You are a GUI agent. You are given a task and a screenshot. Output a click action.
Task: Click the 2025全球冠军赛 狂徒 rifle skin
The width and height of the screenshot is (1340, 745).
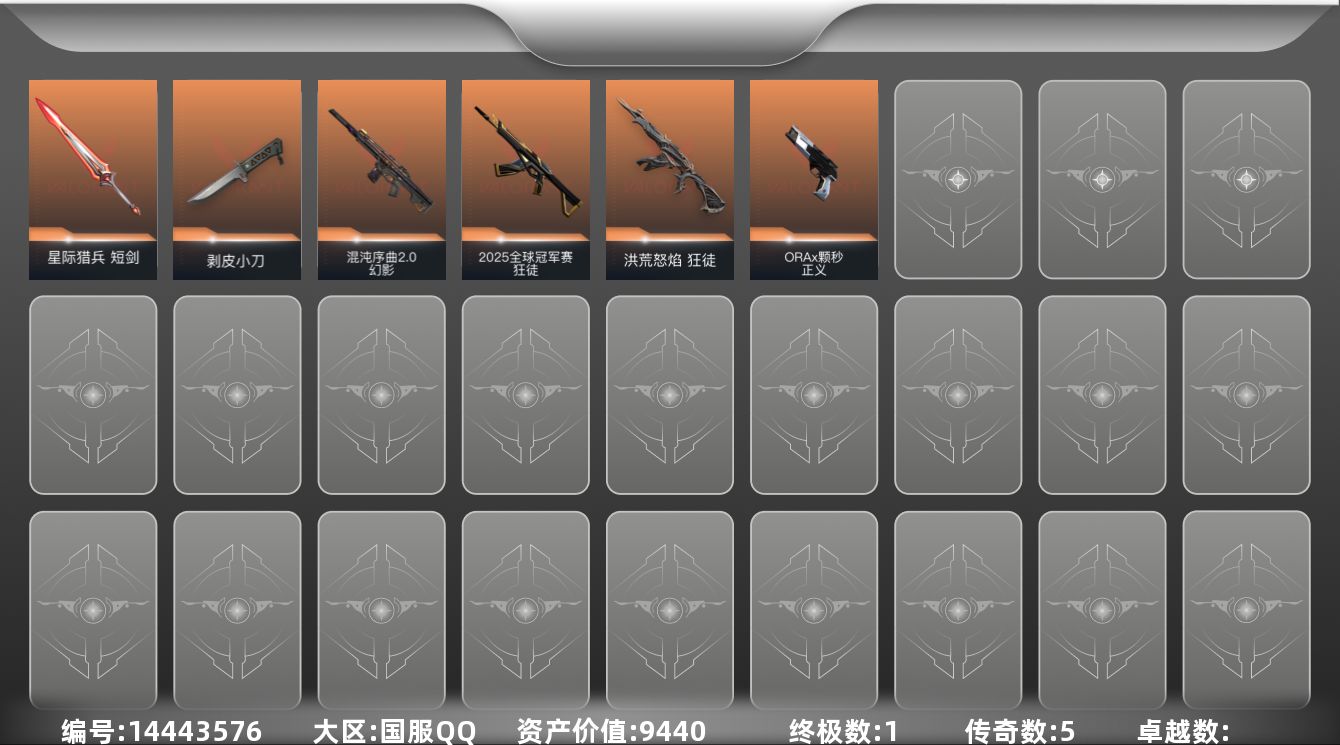click(x=524, y=178)
